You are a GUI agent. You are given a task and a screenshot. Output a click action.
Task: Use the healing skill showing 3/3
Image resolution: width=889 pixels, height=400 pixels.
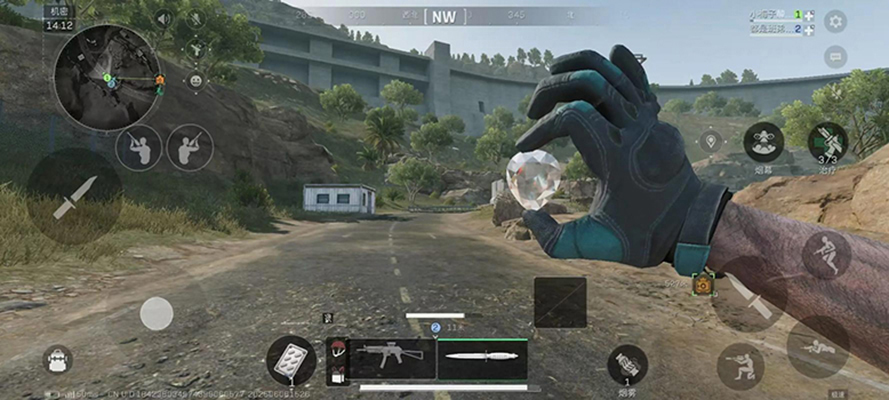pos(828,142)
